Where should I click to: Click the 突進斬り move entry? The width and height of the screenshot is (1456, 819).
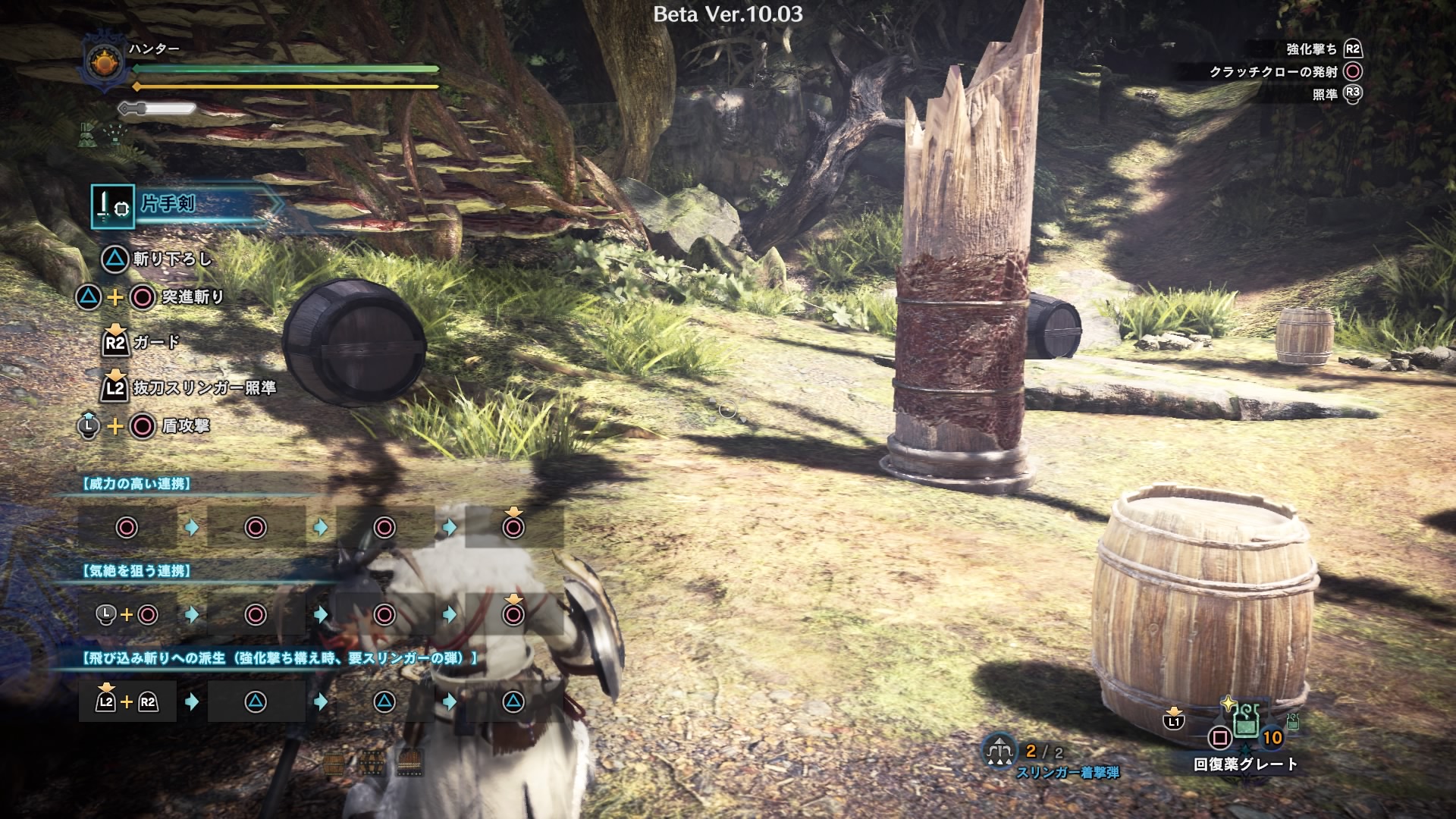click(x=193, y=297)
